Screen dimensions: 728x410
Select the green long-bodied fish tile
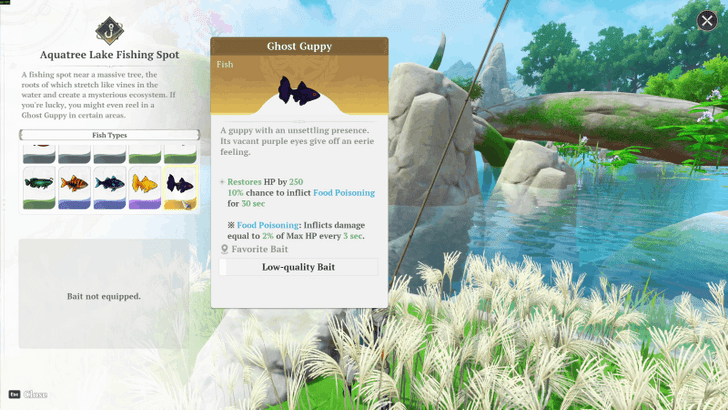coord(39,187)
